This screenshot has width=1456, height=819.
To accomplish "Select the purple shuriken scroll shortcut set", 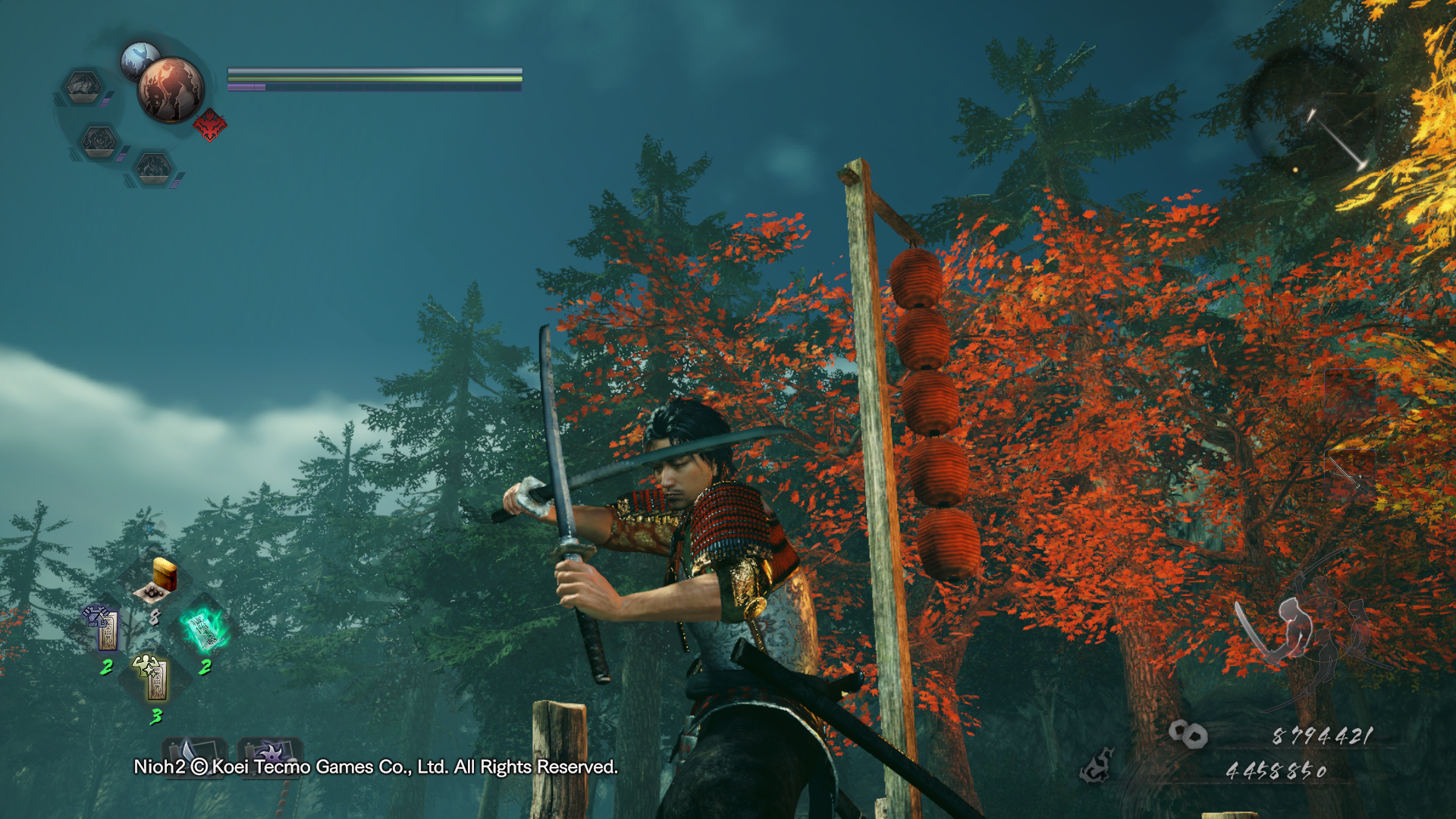I will [x=270, y=751].
